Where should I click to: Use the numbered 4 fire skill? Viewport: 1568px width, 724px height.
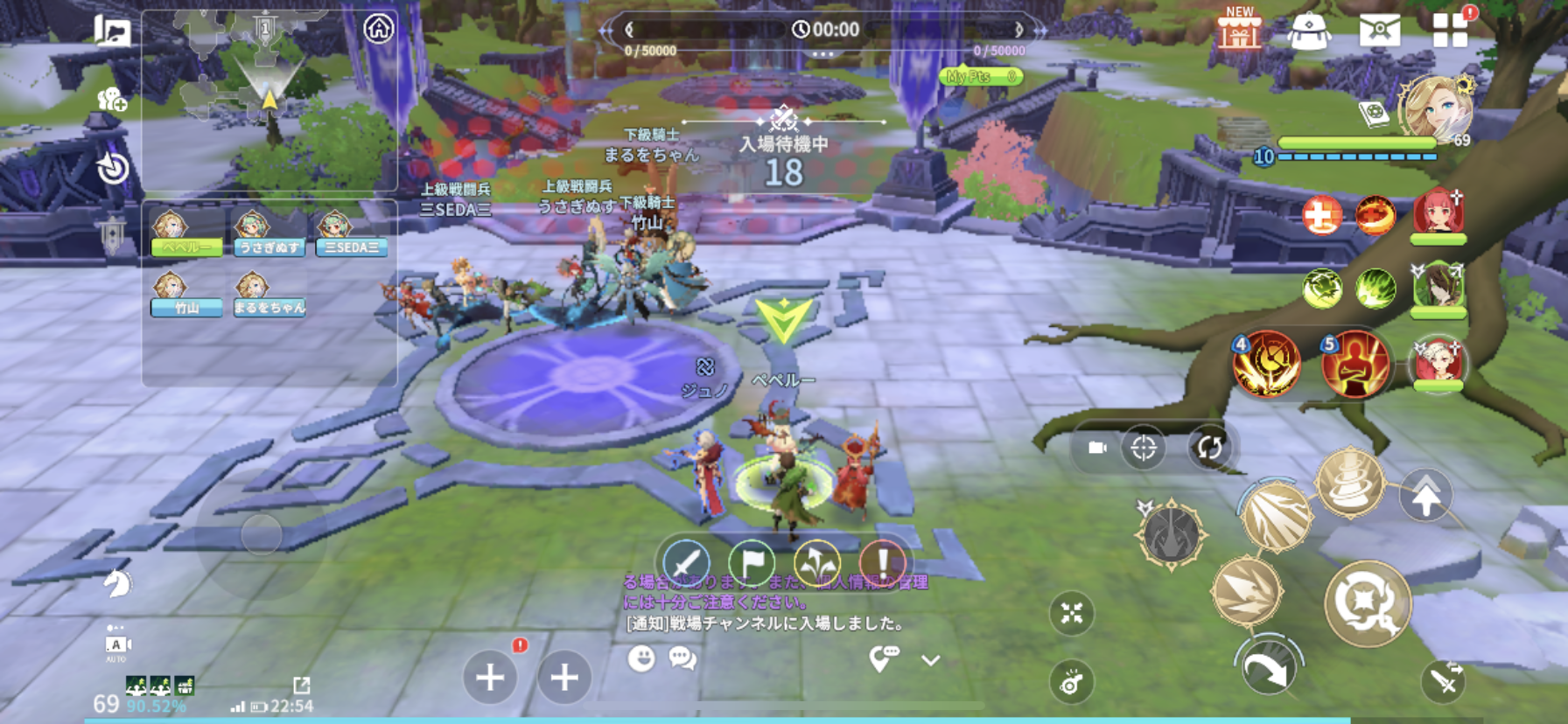1266,364
